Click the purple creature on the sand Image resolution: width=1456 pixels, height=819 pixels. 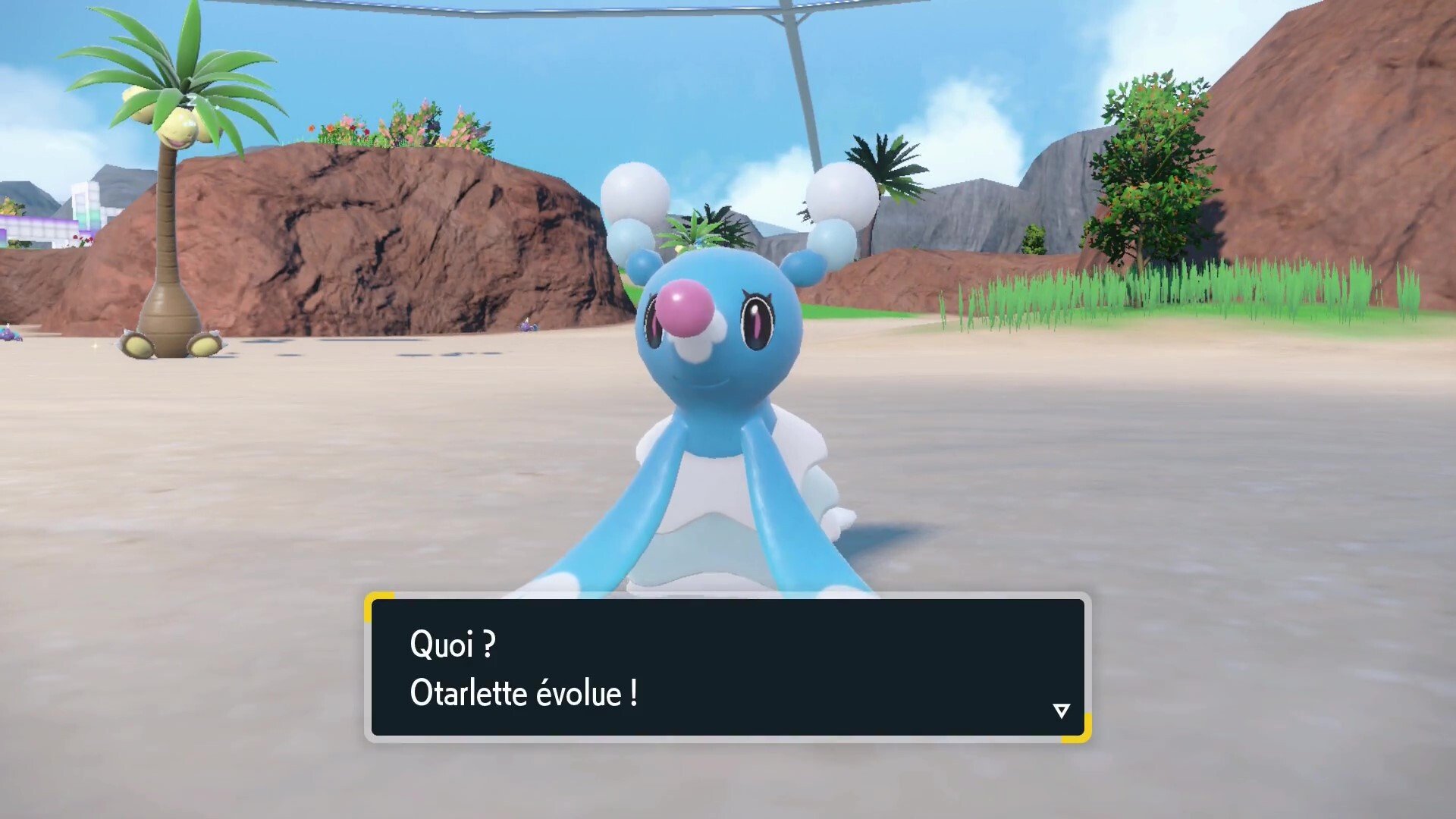coord(11,335)
